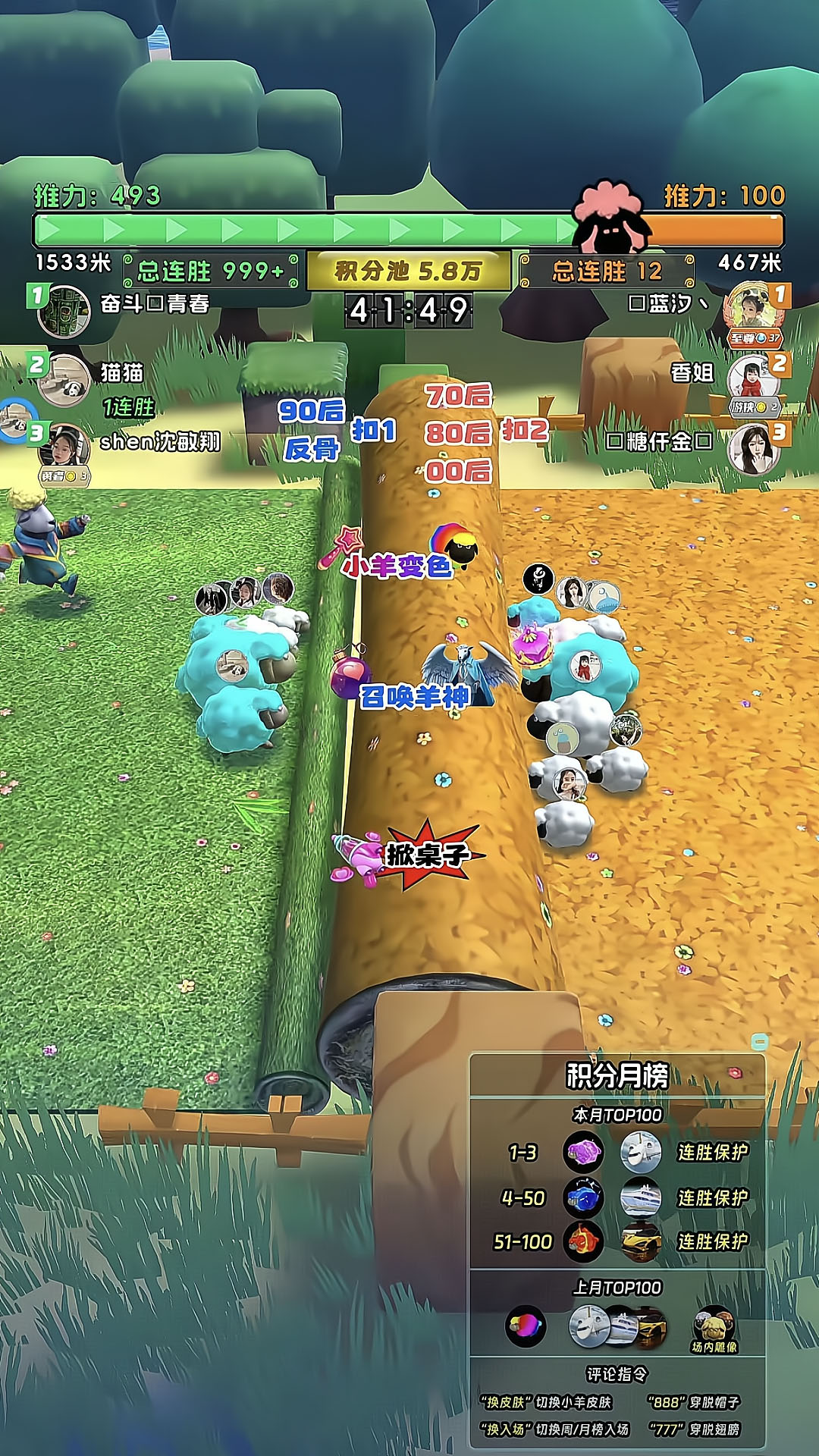Open 蓝汐's rank 1 avatar
This screenshot has height=1456, width=819.
(x=752, y=309)
